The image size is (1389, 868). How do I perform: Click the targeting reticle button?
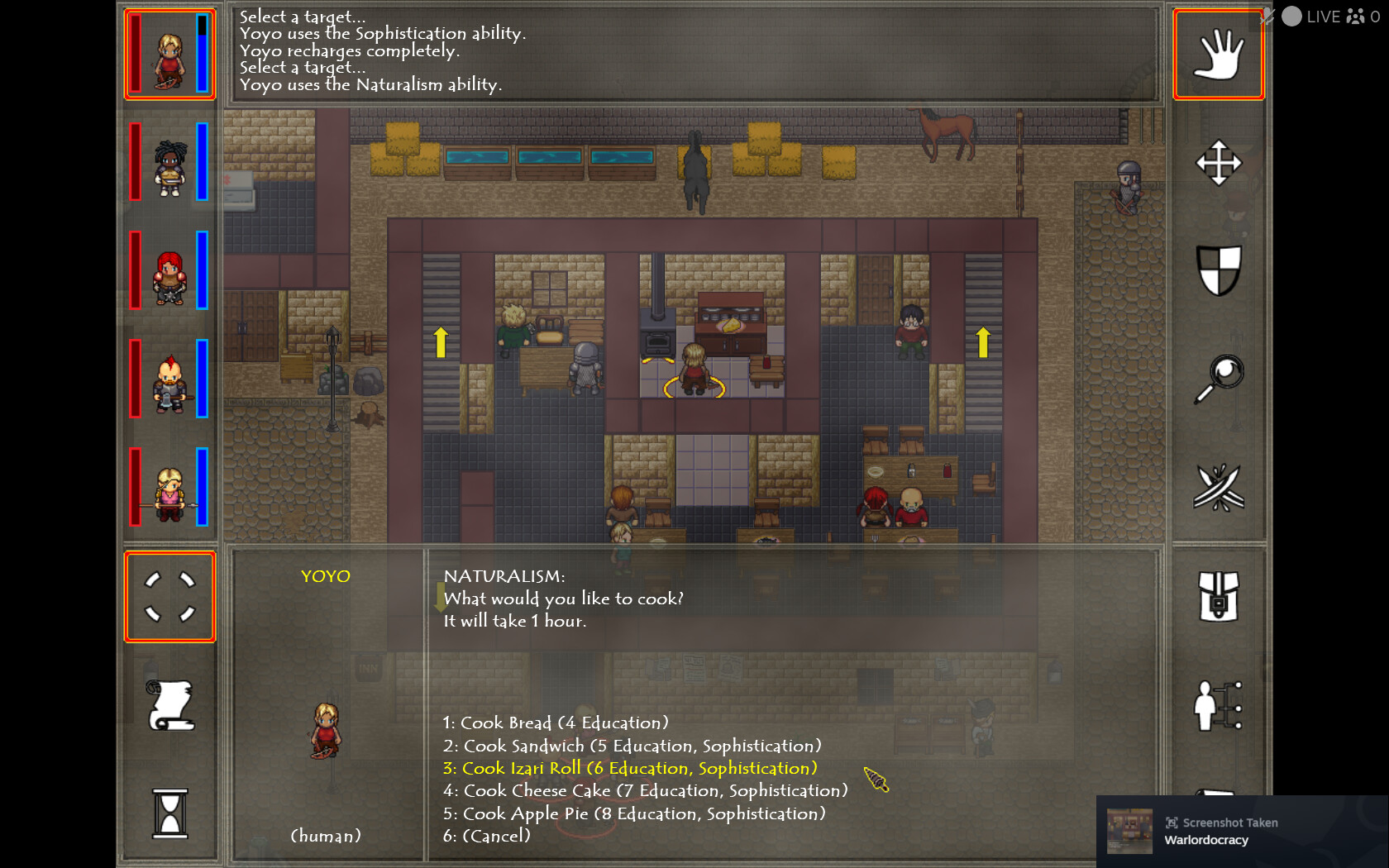pos(169,597)
